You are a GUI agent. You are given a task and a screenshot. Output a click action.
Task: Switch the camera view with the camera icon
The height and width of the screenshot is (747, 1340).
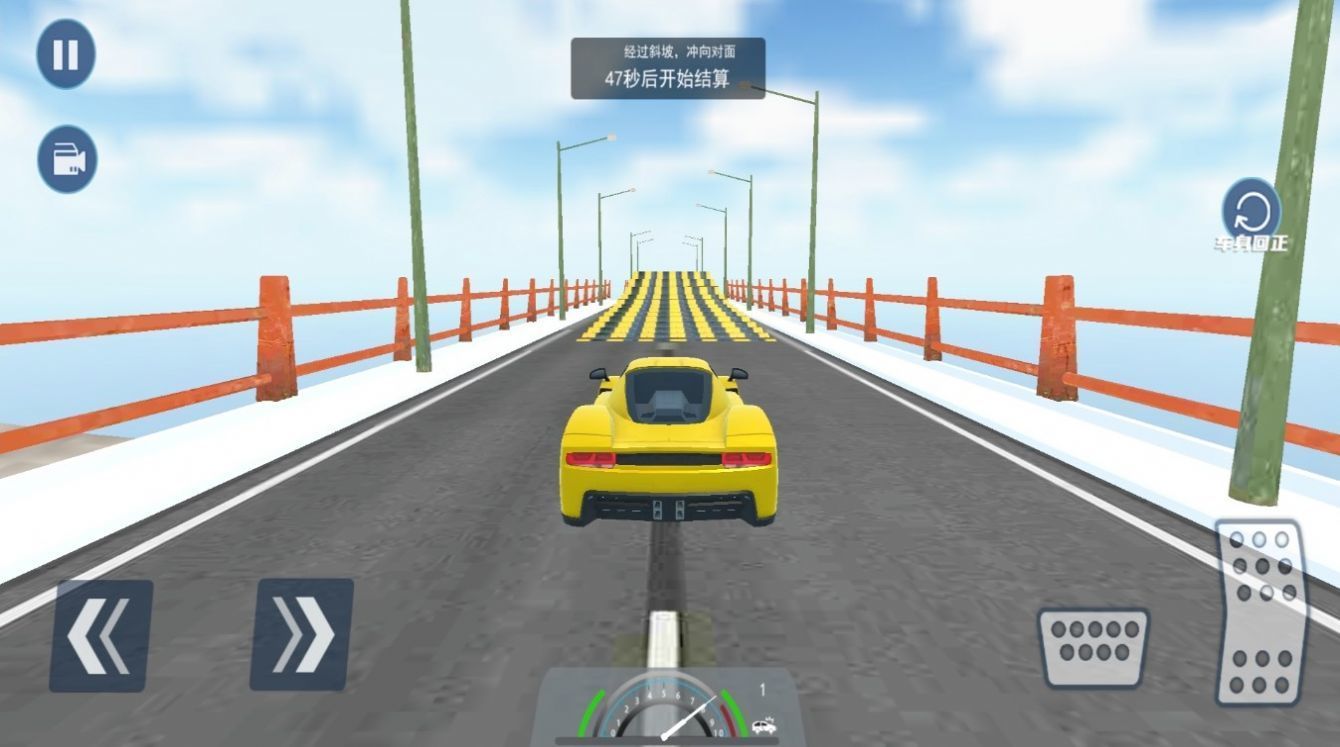coord(67,159)
